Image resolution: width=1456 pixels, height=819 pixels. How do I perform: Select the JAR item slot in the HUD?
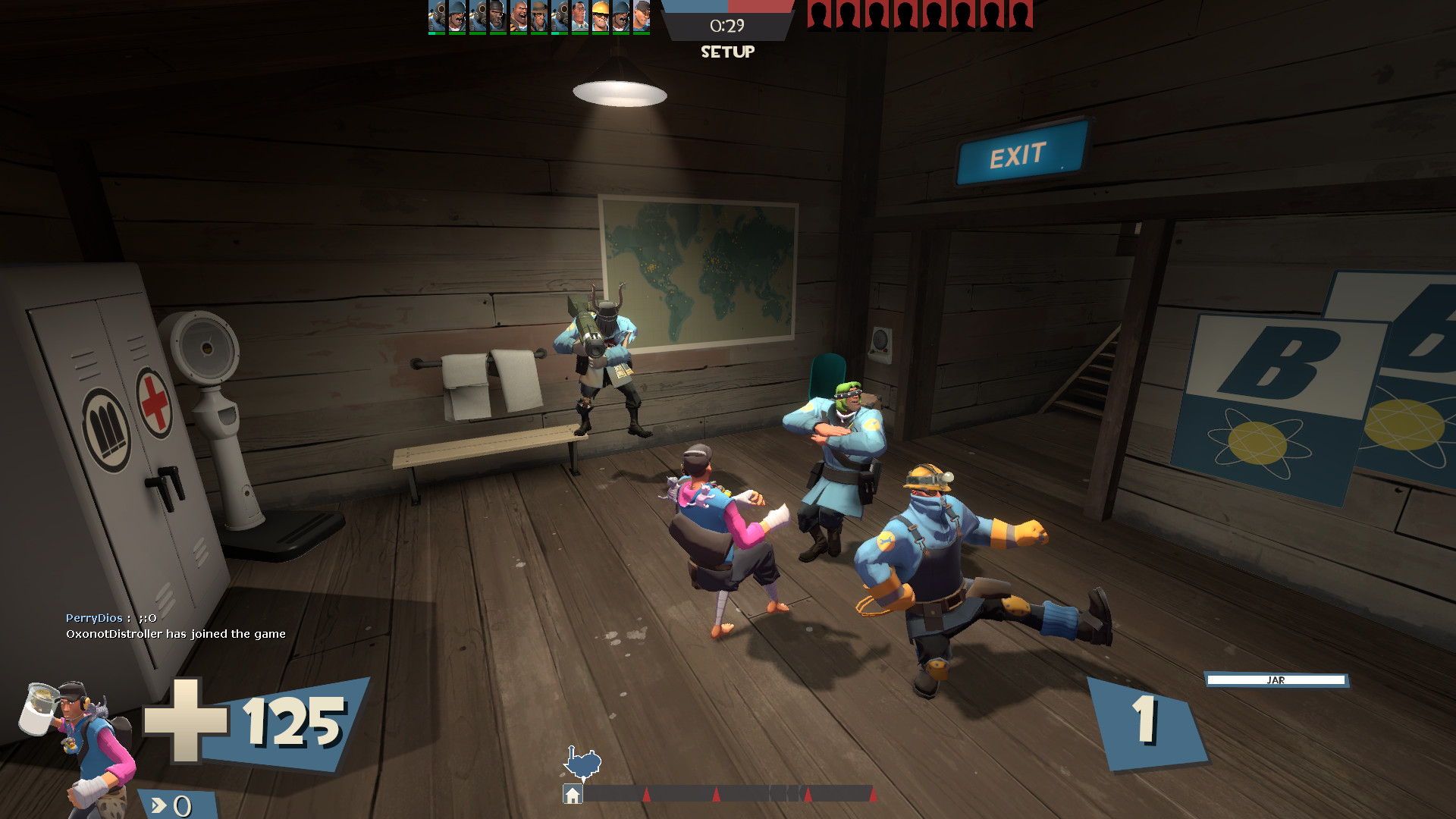click(1276, 680)
